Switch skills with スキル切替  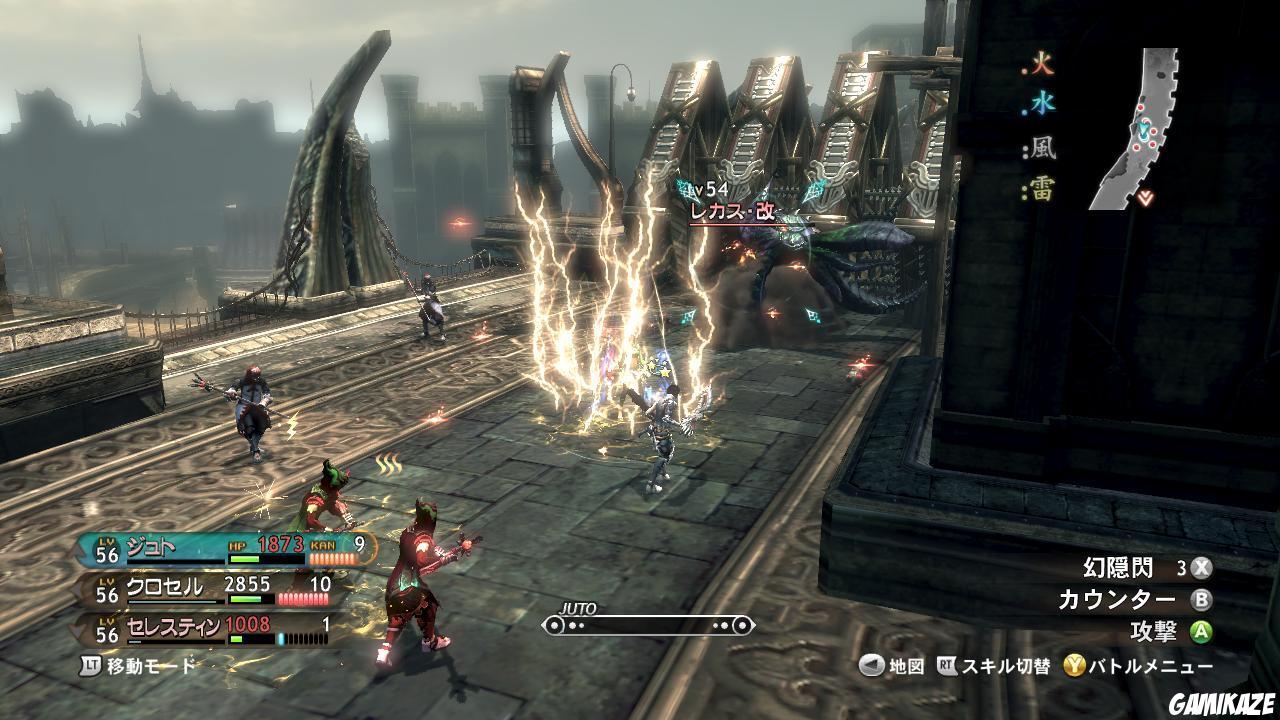[x=994, y=666]
